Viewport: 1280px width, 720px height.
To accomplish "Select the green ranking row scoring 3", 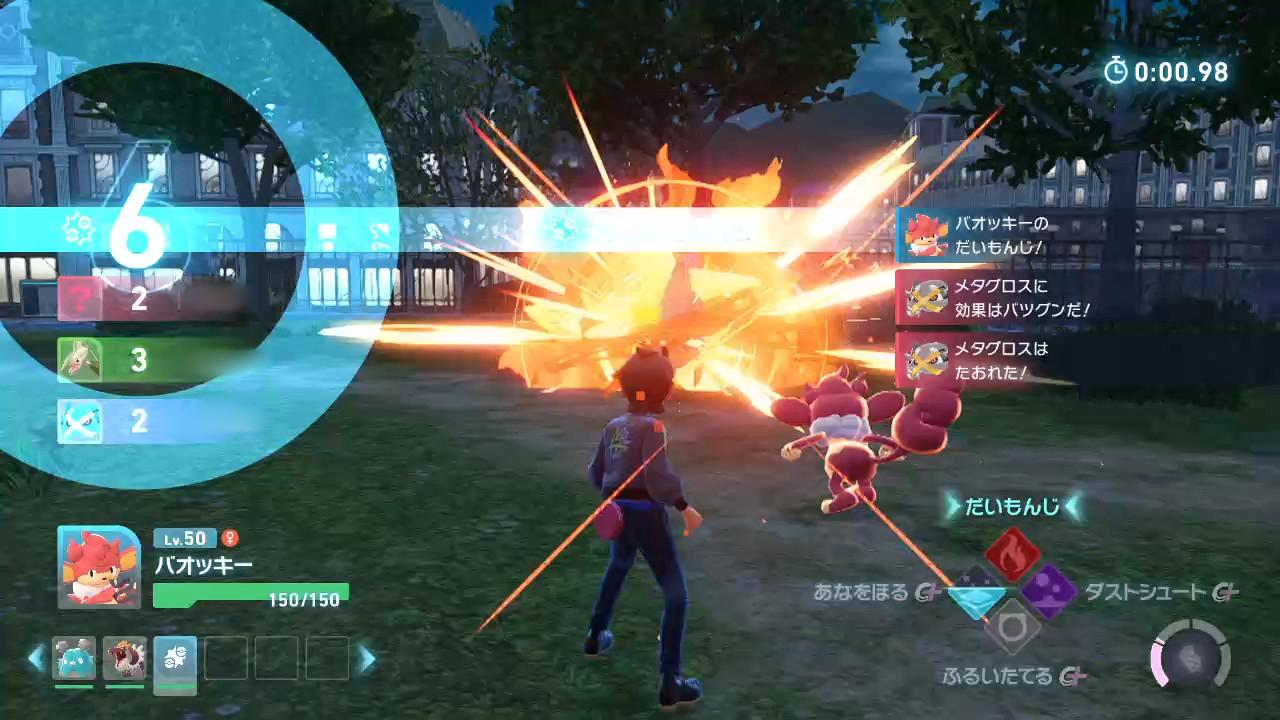I will pos(150,360).
